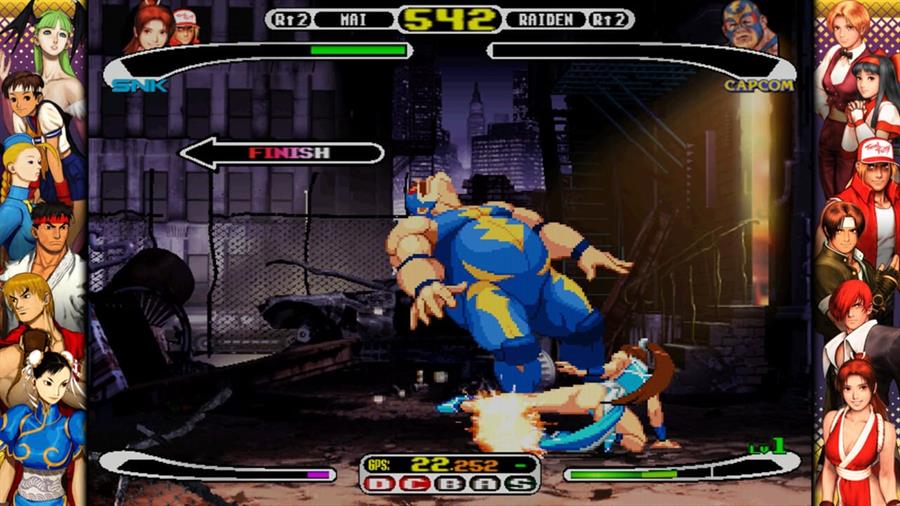Viewport: 900px width, 506px height.
Task: Select the red D rank icon
Action: [x=381, y=484]
